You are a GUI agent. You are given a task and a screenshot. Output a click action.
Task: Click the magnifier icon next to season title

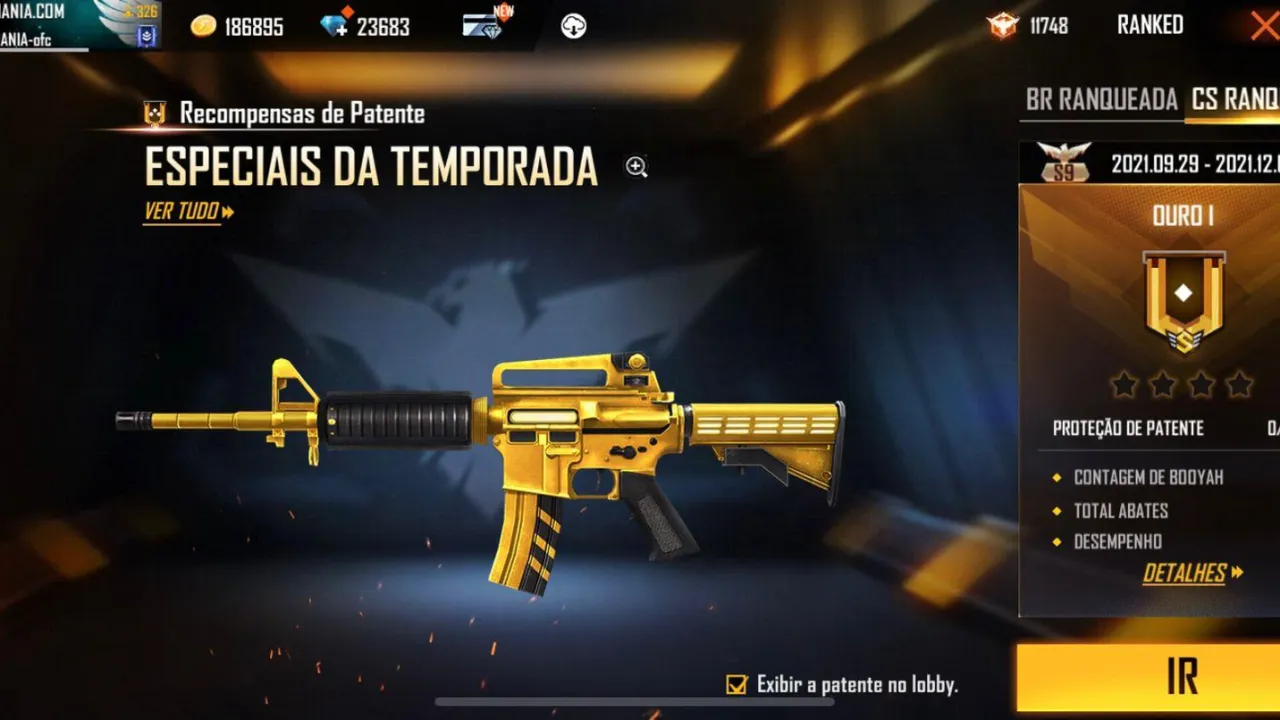coord(636,167)
